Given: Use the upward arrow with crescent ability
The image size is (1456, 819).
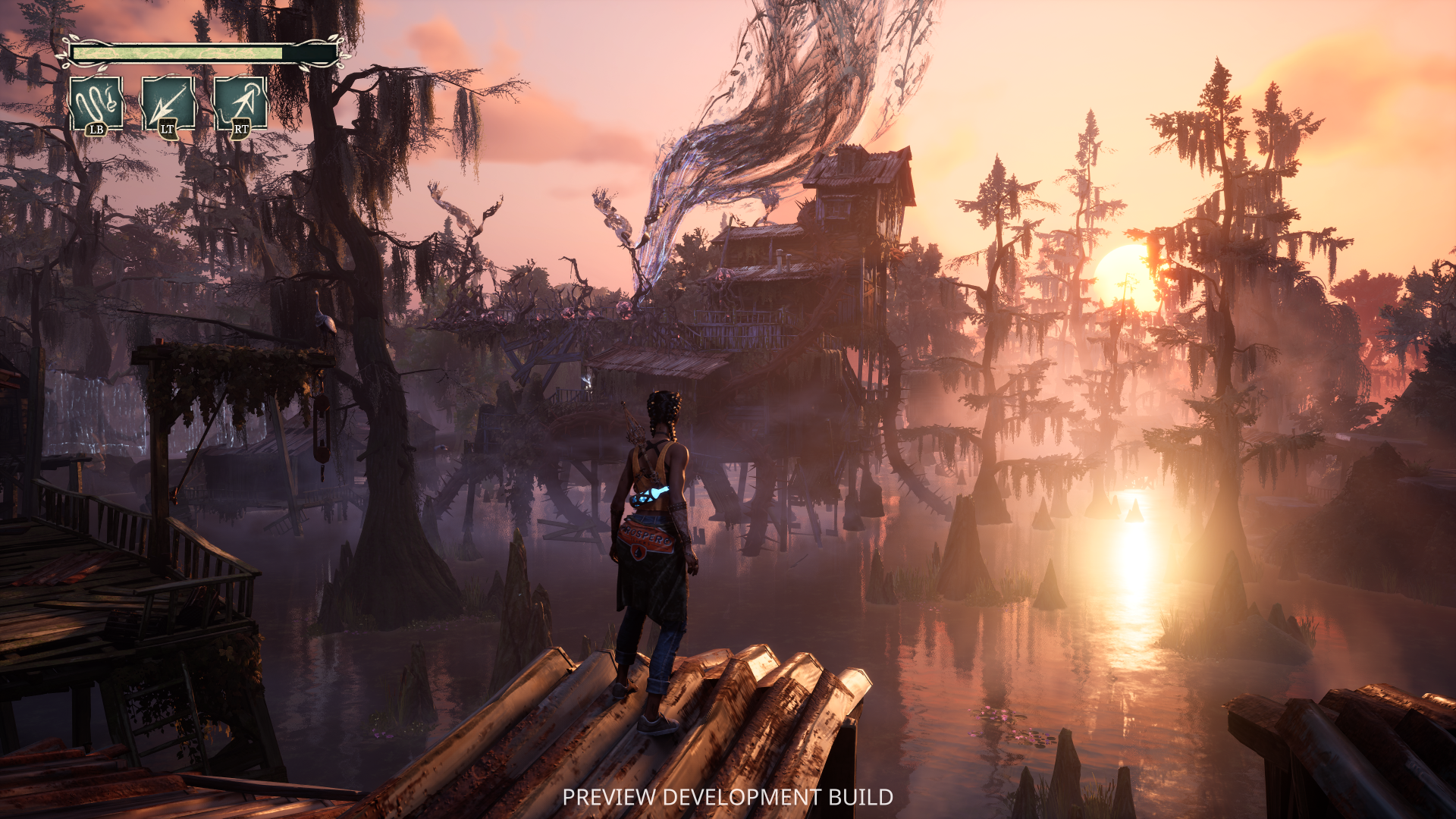Looking at the screenshot, I should pyautogui.click(x=240, y=104).
